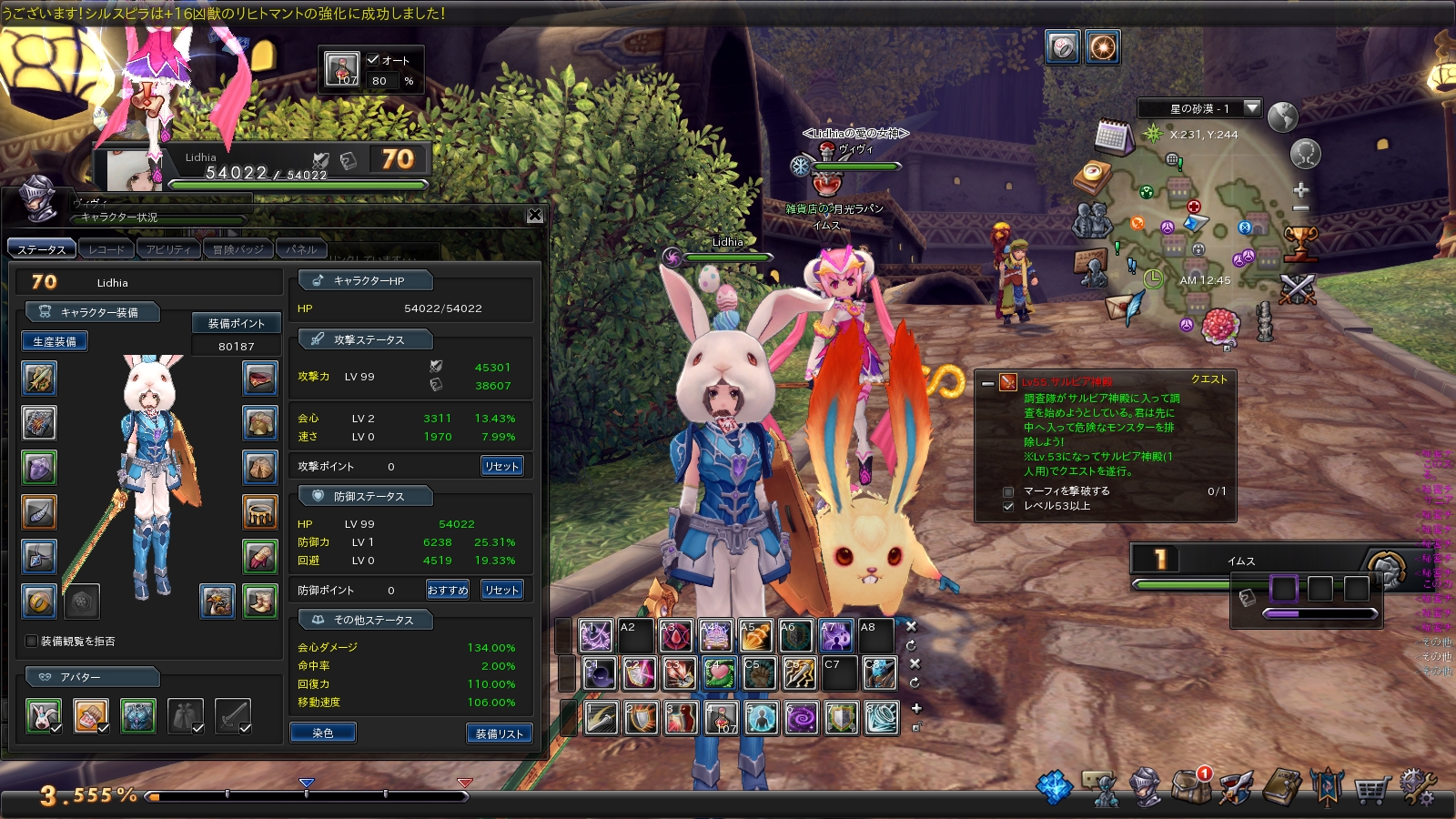
Task: Reset attack points with リセット button
Action: point(501,466)
